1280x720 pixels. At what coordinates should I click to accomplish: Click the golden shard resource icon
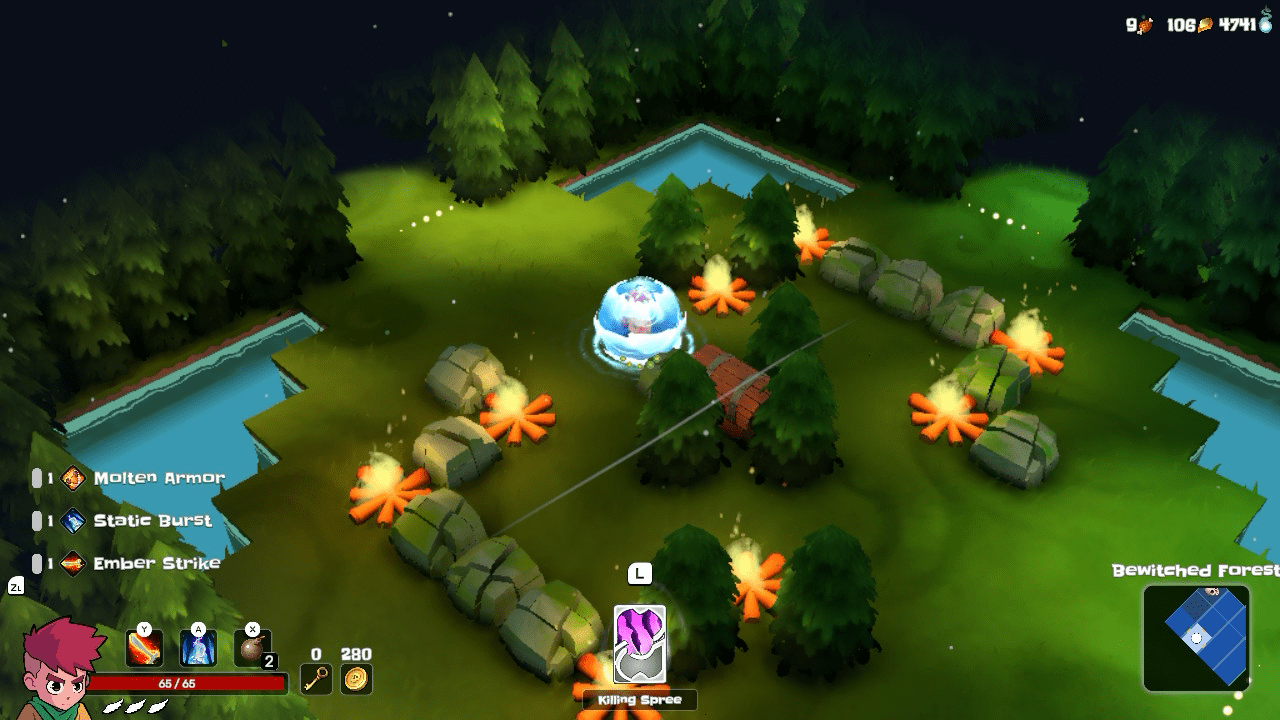[x=1205, y=25]
